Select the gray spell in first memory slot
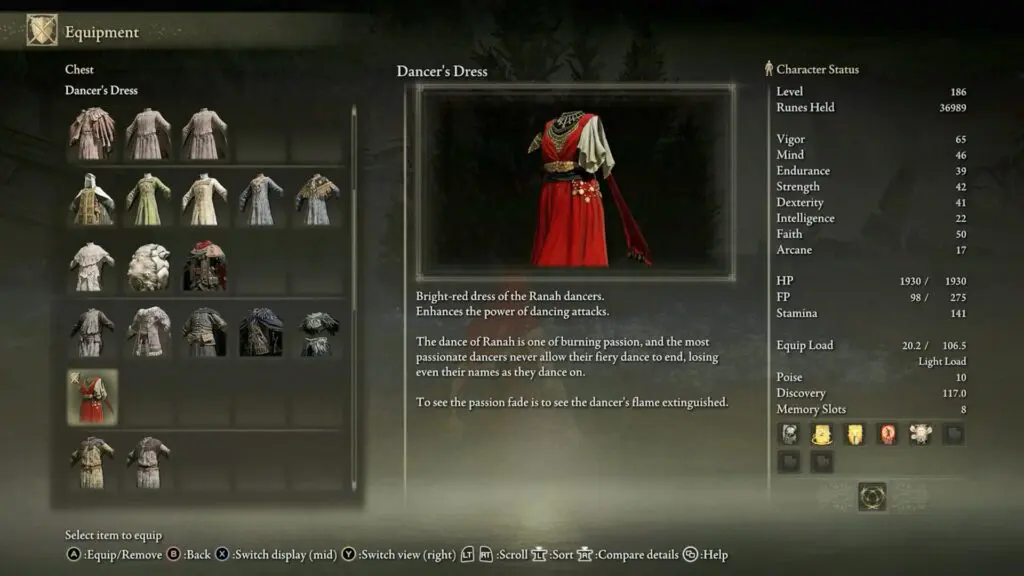This screenshot has width=1024, height=576. 789,434
